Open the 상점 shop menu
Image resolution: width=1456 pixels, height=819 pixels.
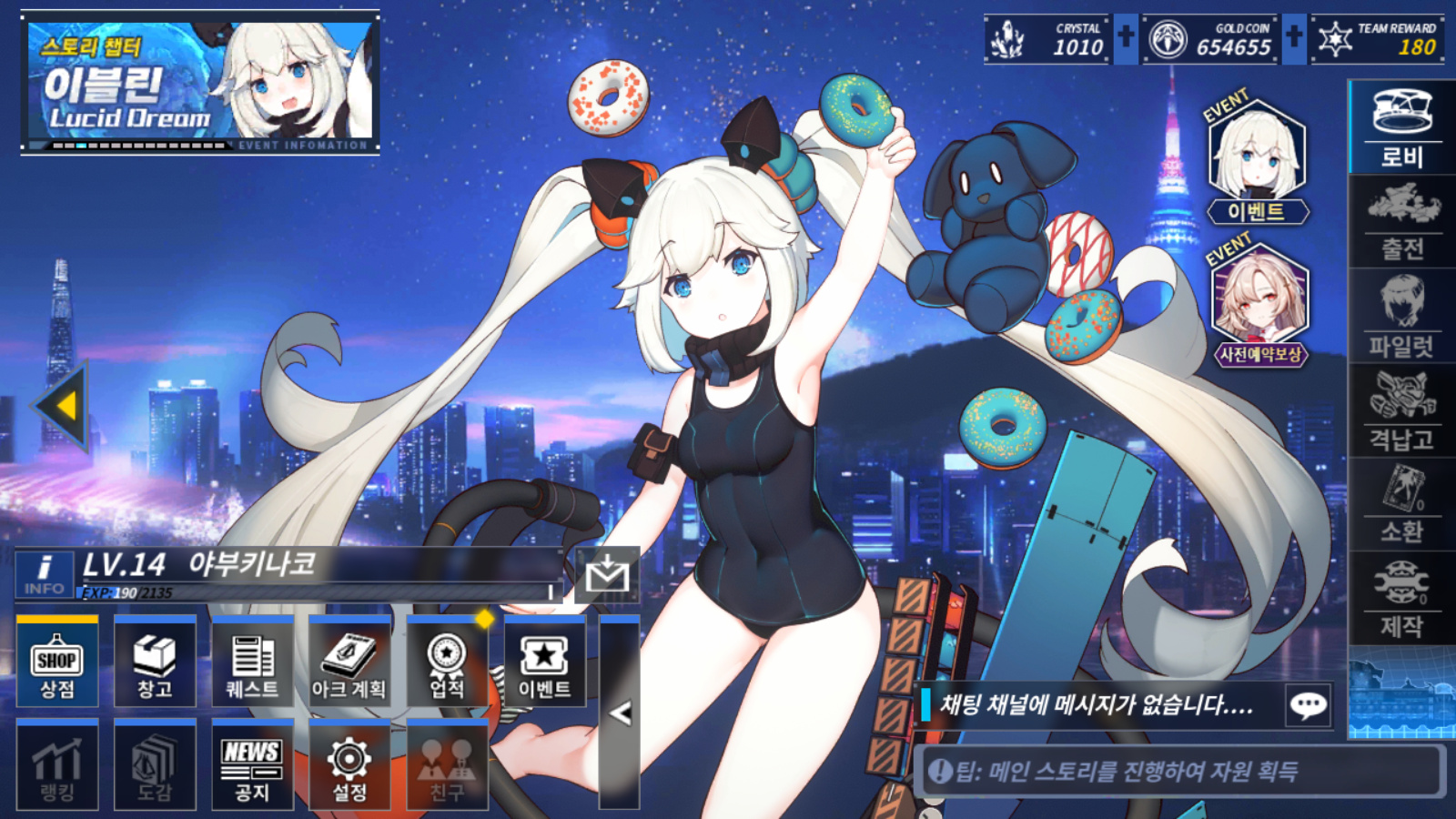click(x=56, y=662)
